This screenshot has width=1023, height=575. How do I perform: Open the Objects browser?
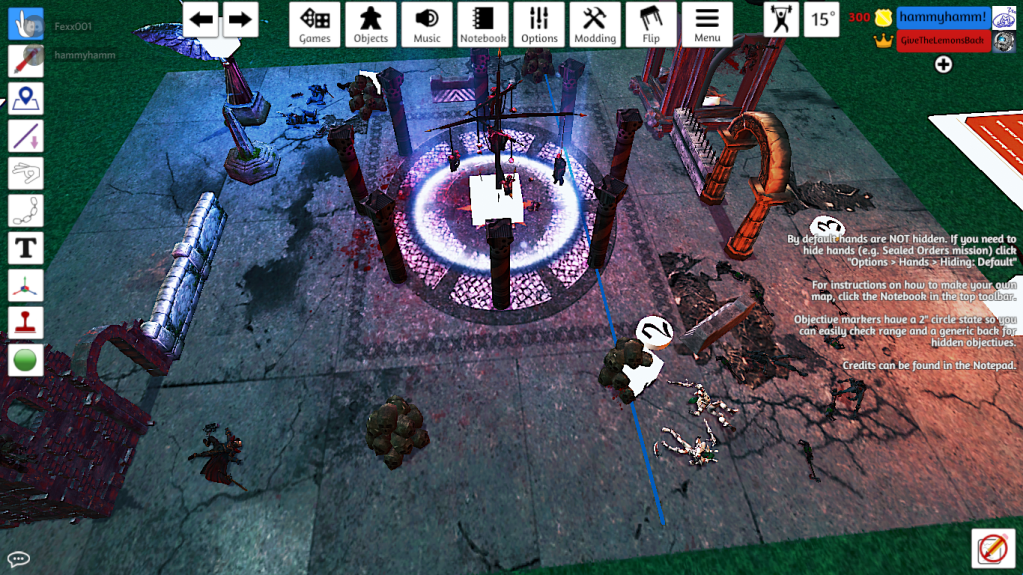click(371, 23)
